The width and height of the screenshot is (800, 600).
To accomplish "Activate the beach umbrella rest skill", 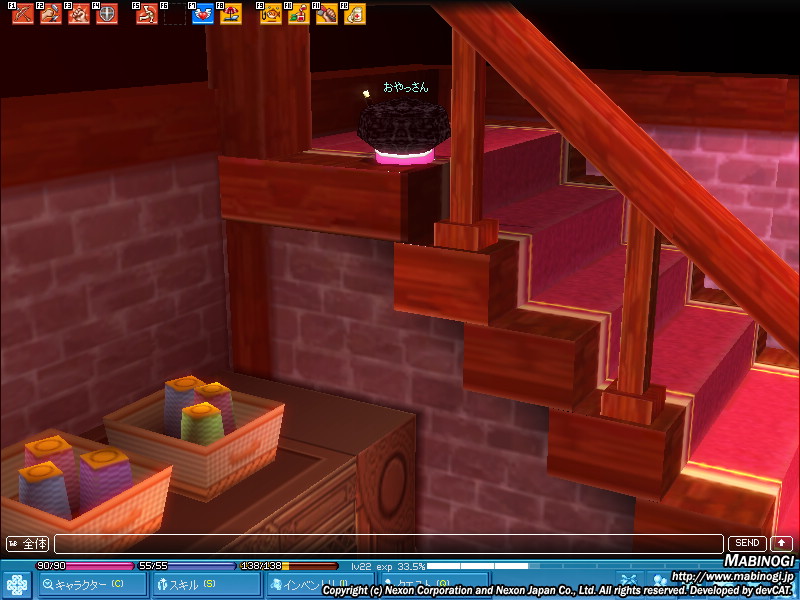I will tap(230, 15).
